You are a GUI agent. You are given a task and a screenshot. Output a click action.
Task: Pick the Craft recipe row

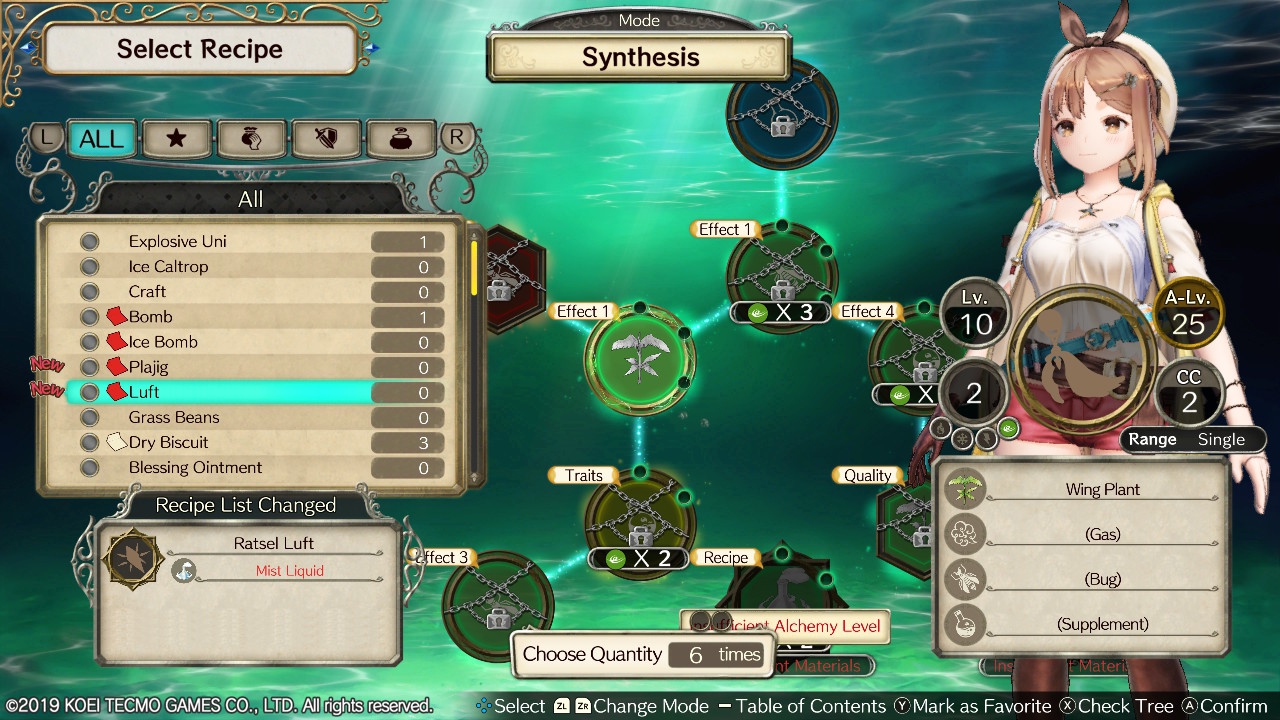[251, 292]
